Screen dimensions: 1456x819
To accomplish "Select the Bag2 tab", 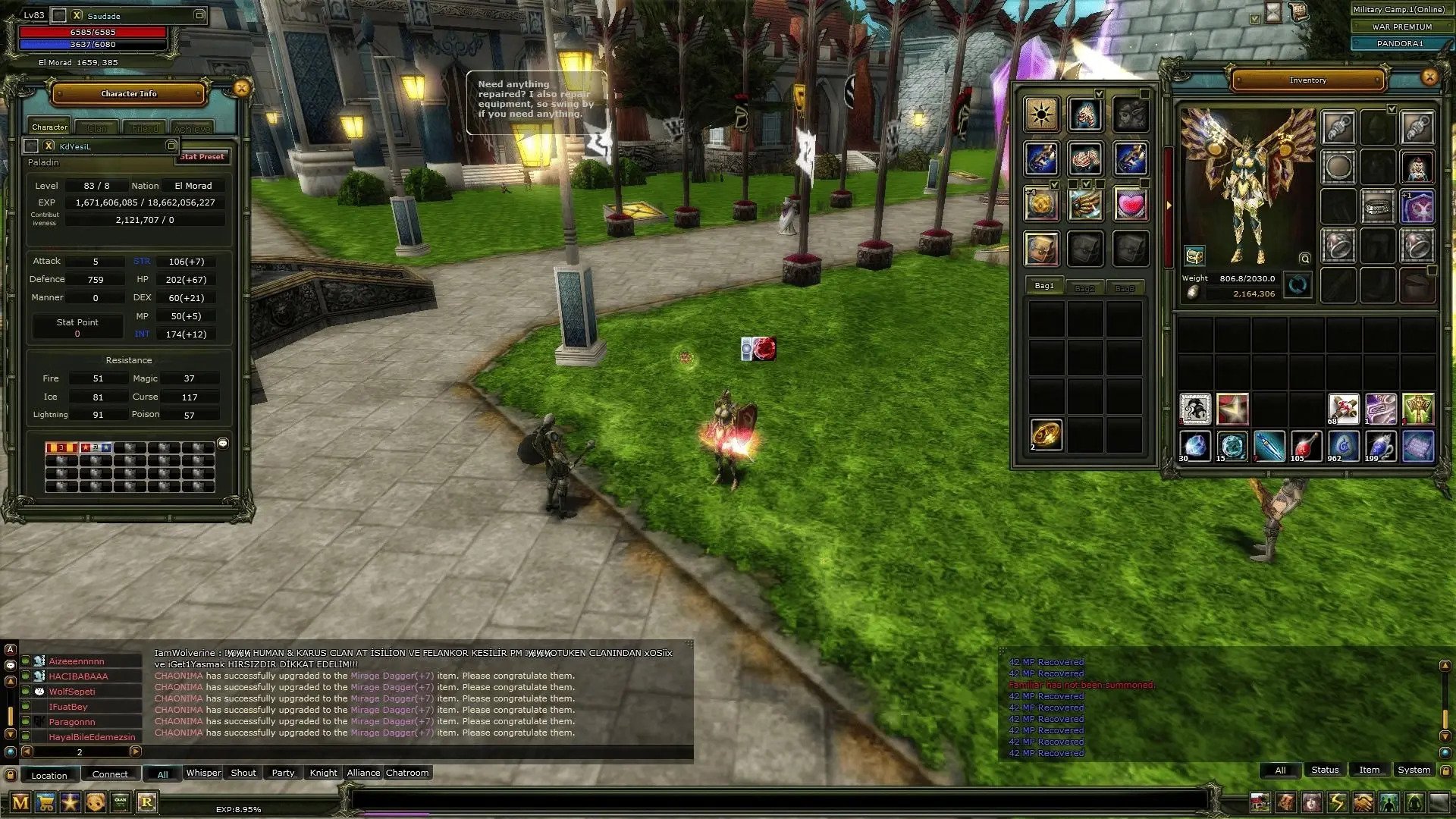I will point(1084,288).
